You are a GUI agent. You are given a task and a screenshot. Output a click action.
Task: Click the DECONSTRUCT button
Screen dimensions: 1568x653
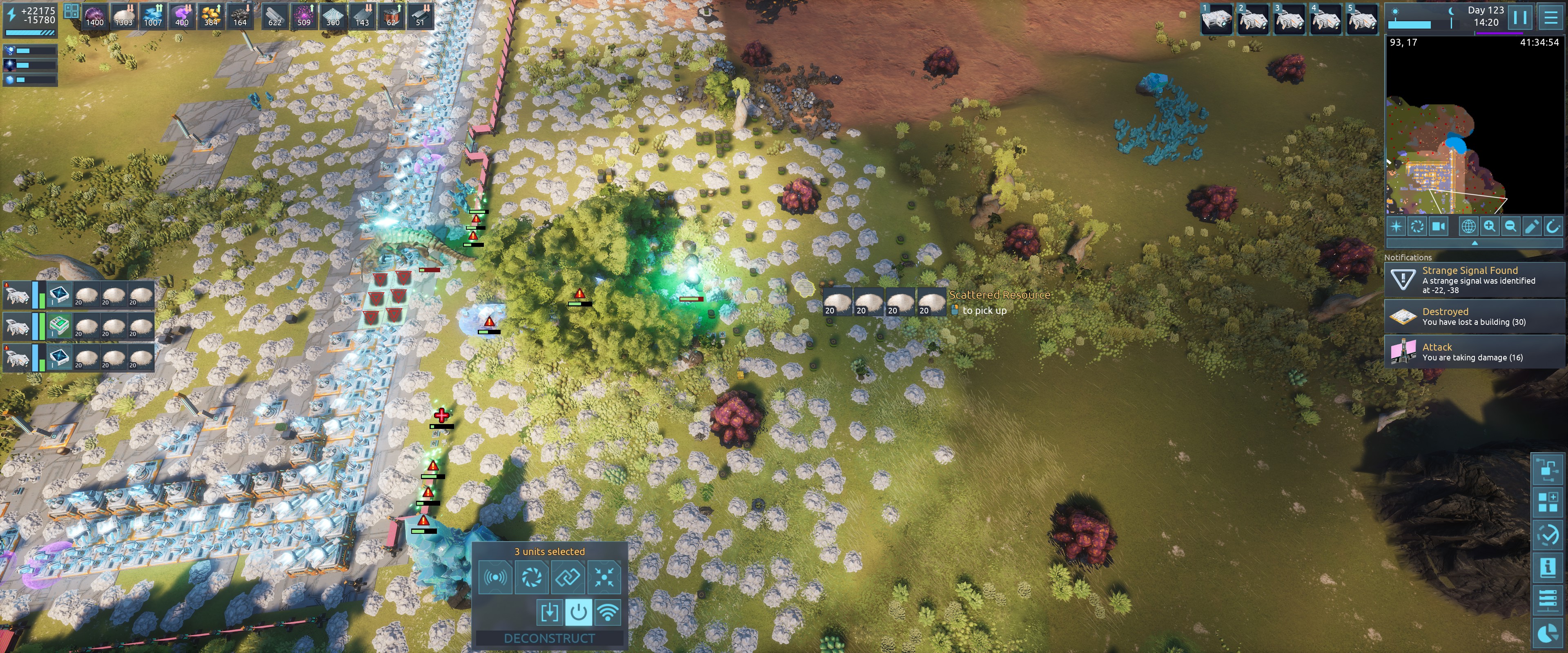[x=549, y=638]
